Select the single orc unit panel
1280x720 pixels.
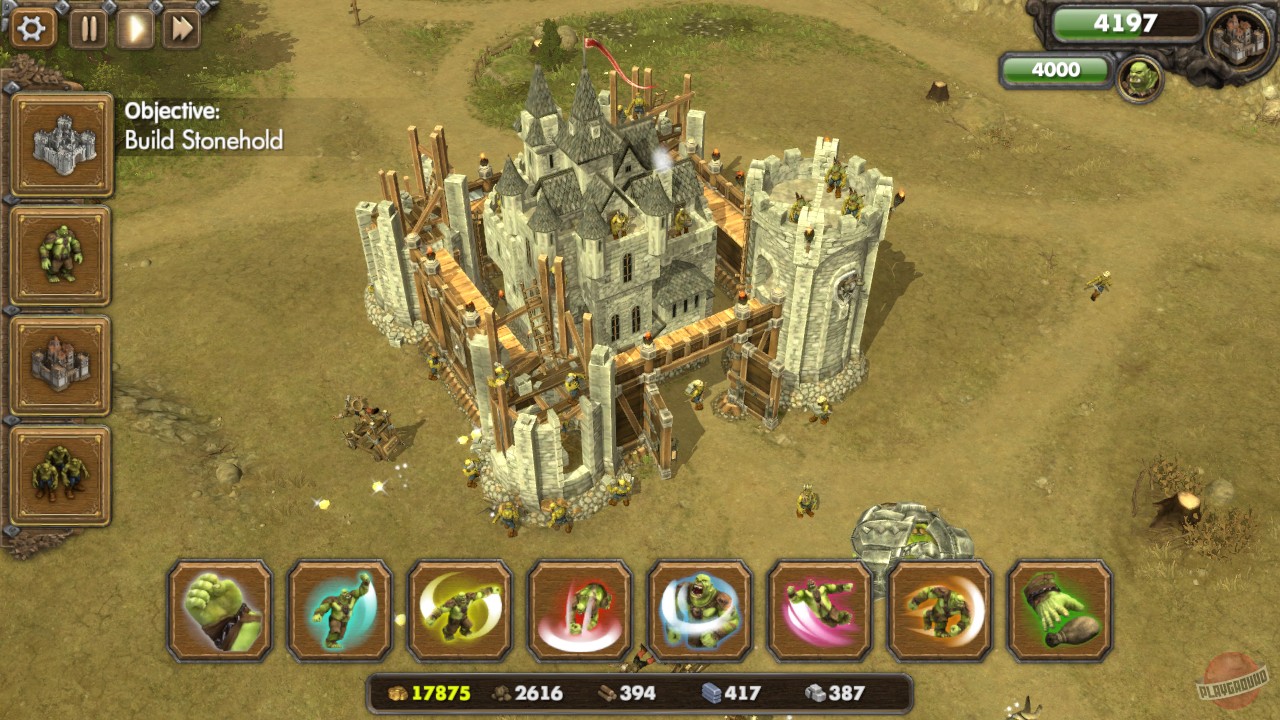63,252
